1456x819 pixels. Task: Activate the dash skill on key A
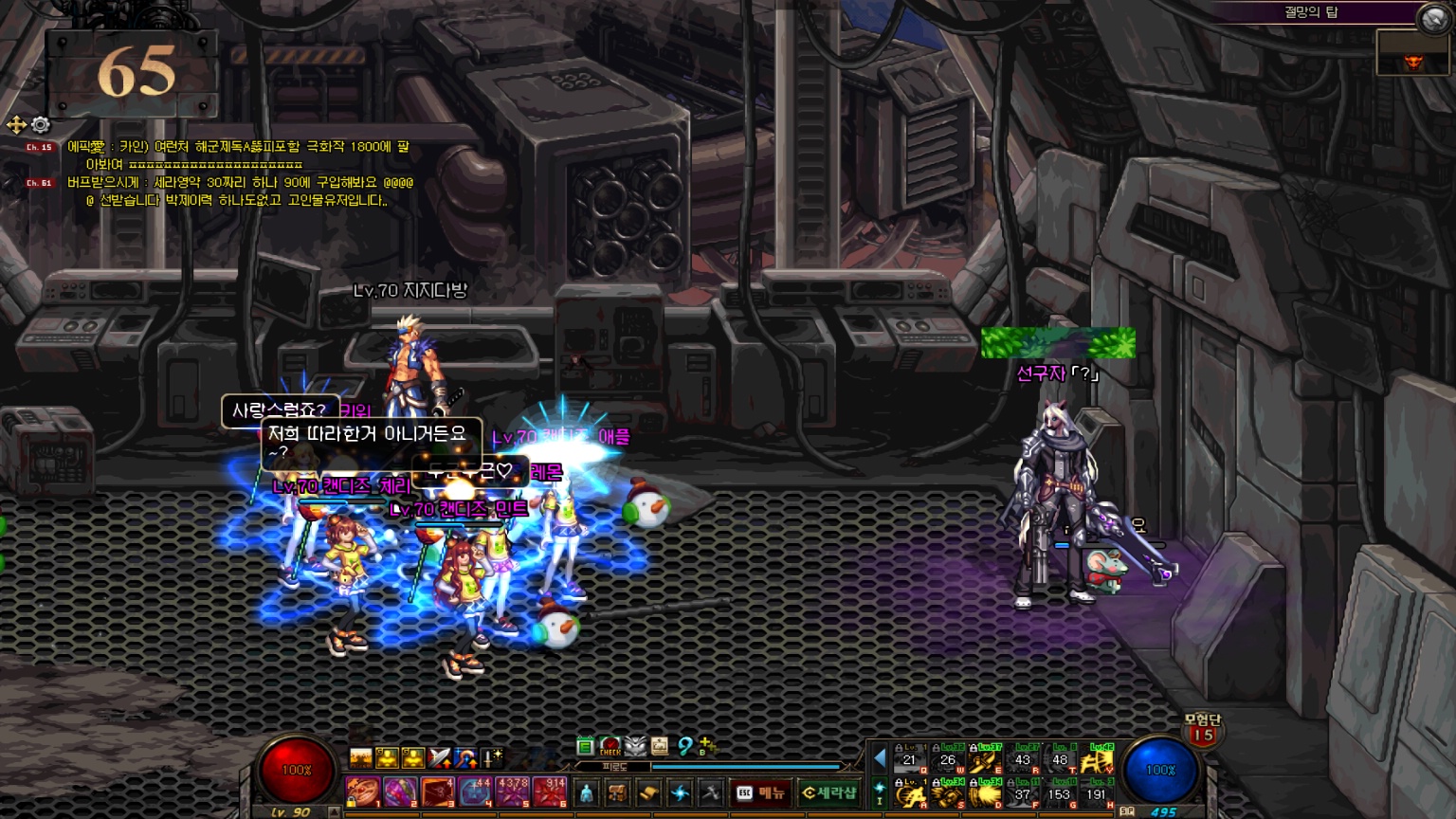910,793
